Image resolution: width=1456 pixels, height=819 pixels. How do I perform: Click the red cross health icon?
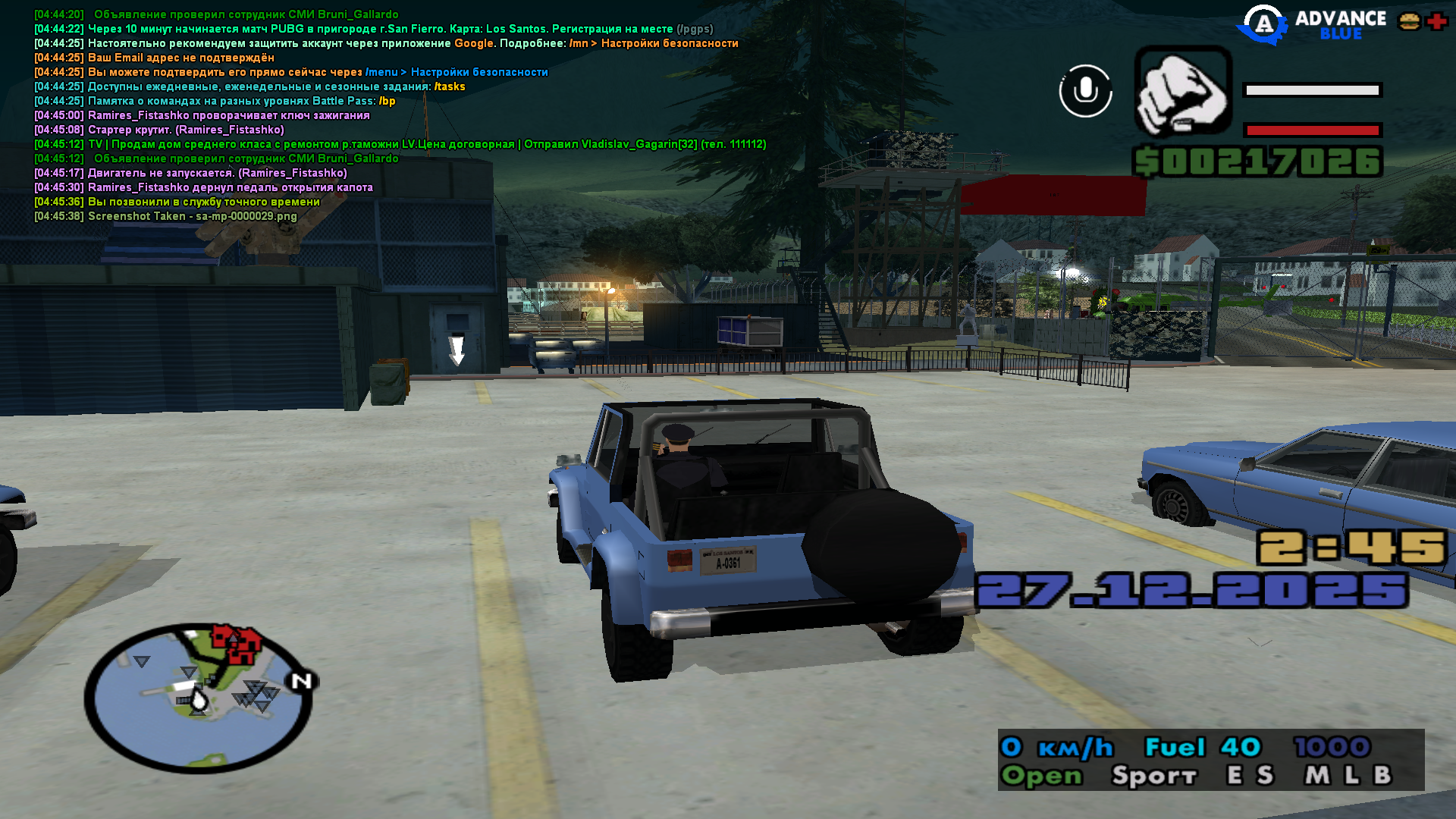1436,22
